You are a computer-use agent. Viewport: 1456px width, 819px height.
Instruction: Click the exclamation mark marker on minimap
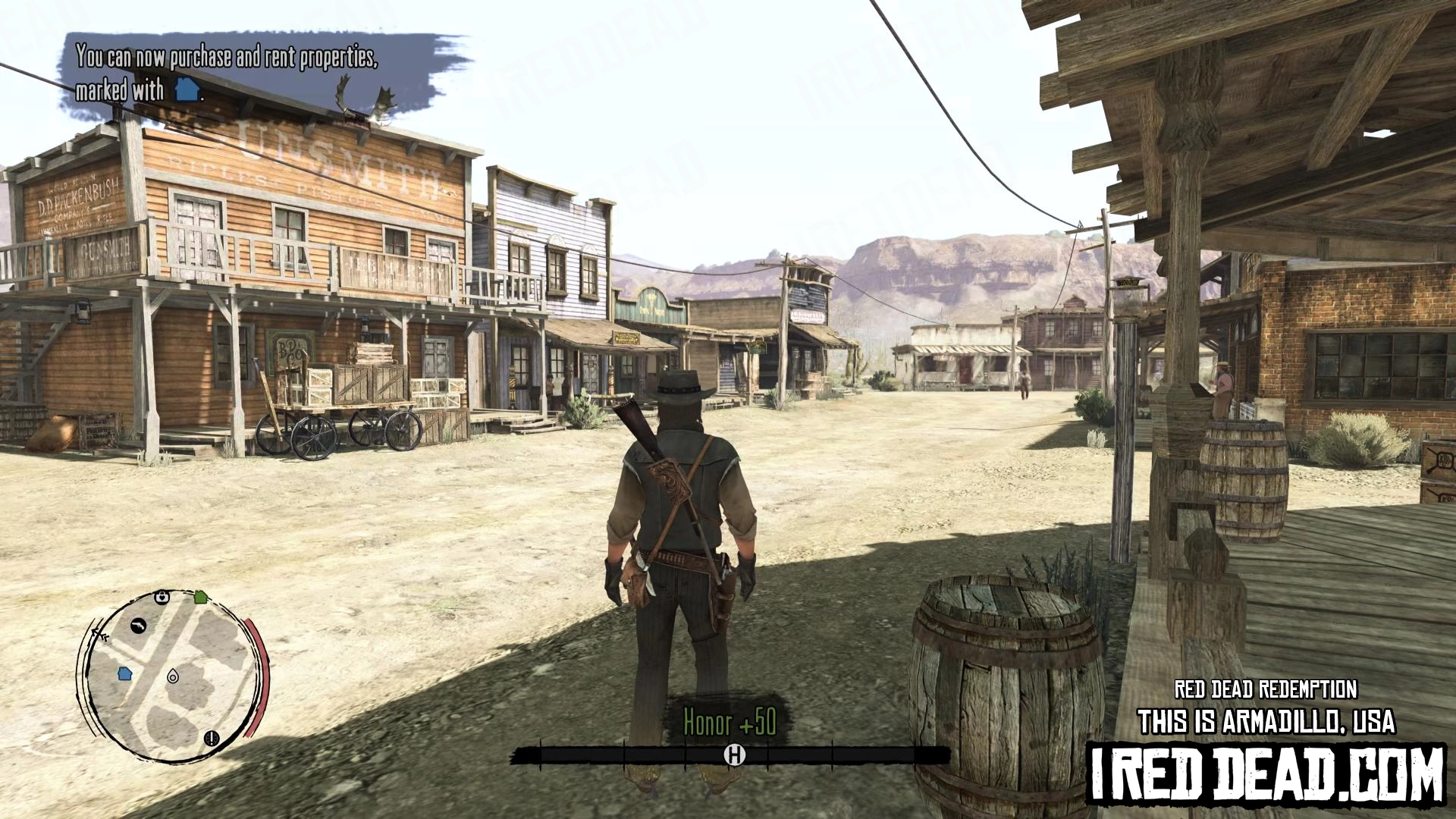(212, 737)
